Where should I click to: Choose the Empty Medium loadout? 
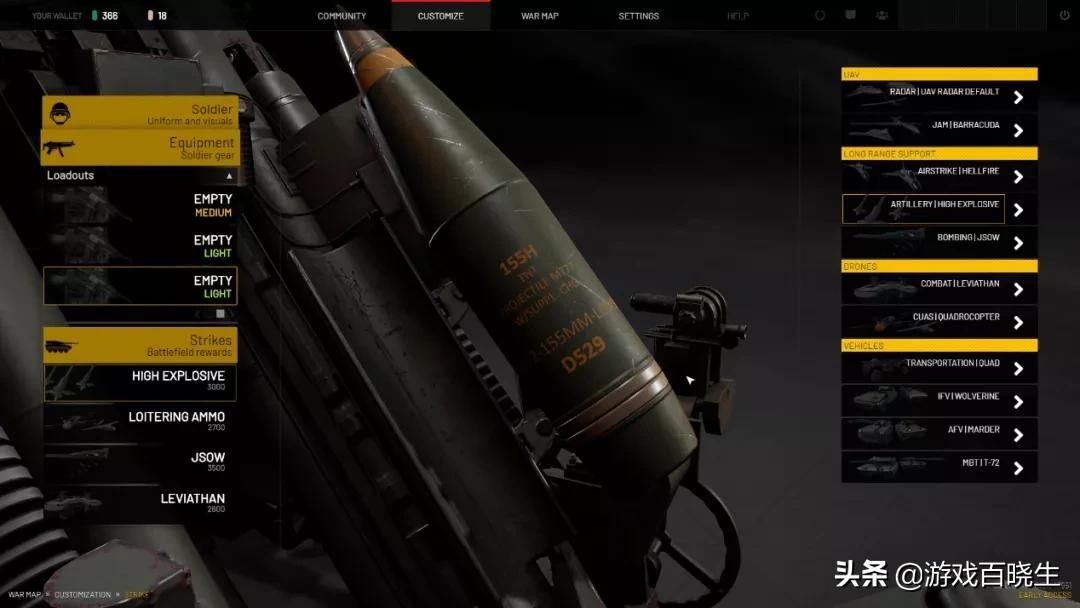pyautogui.click(x=140, y=205)
